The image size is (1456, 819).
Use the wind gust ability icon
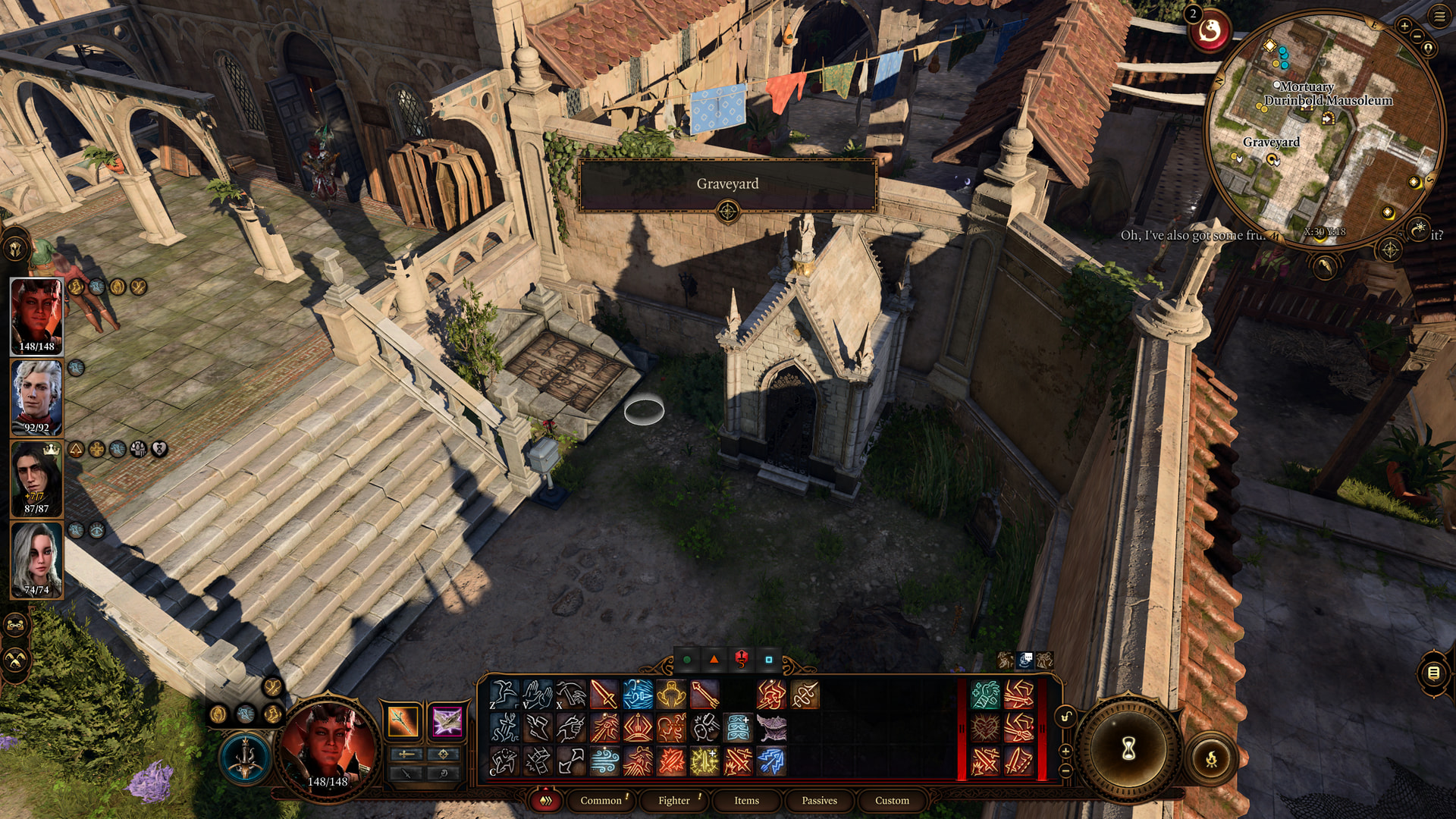coord(604,761)
